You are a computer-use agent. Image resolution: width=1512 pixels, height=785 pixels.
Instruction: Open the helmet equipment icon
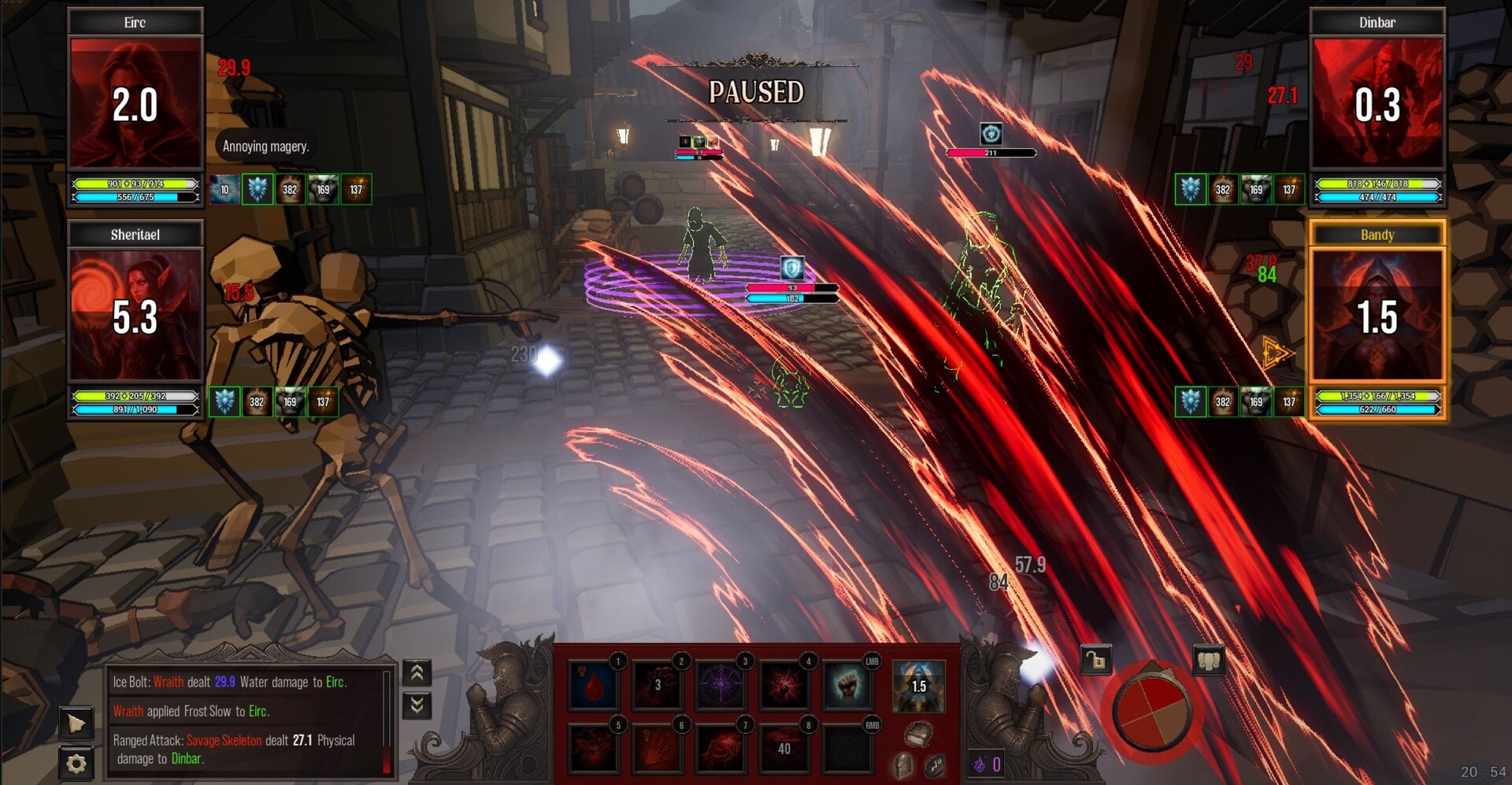pos(903,765)
